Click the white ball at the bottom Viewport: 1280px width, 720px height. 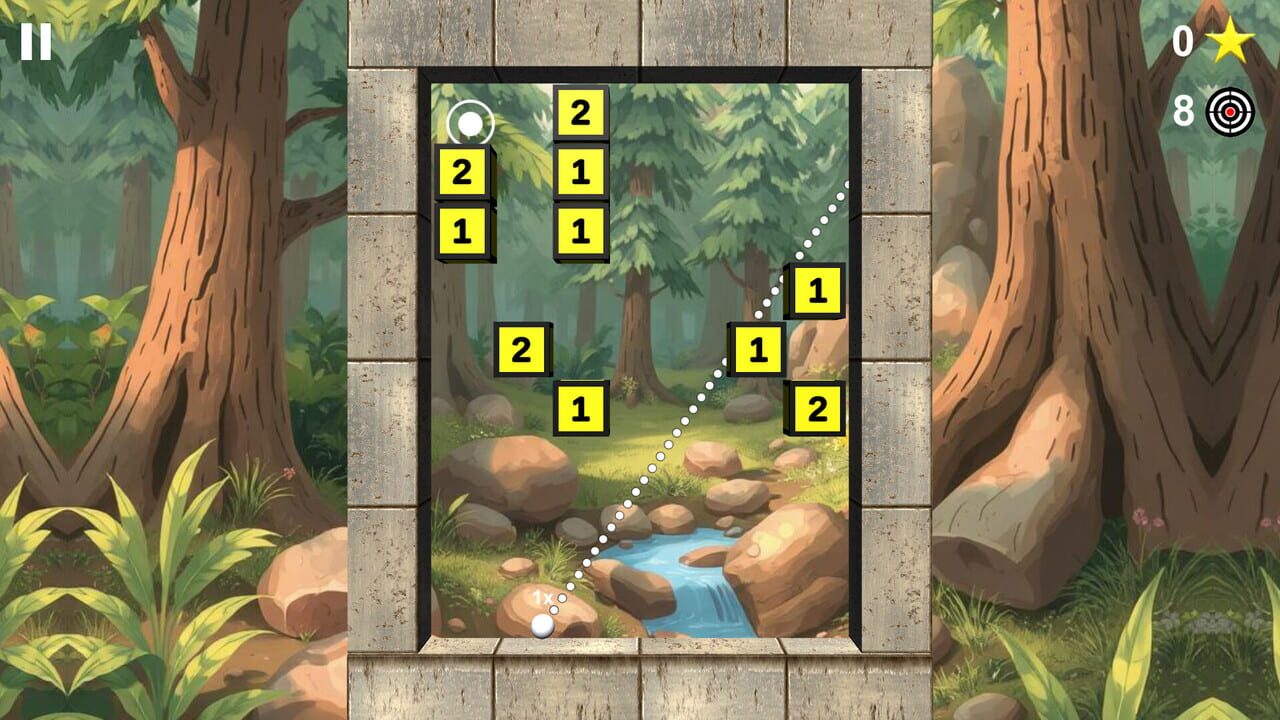544,625
